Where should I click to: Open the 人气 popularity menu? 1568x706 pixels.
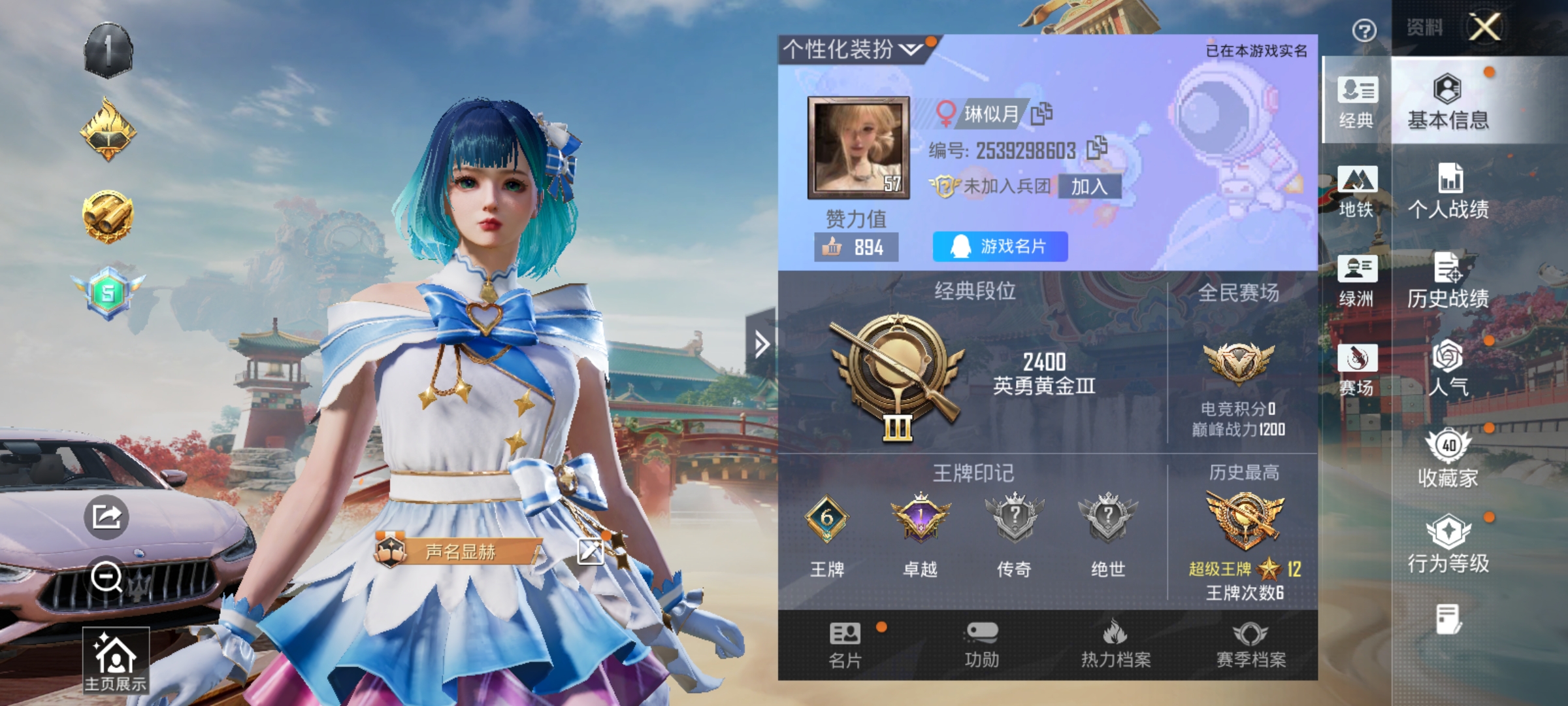pyautogui.click(x=1448, y=368)
